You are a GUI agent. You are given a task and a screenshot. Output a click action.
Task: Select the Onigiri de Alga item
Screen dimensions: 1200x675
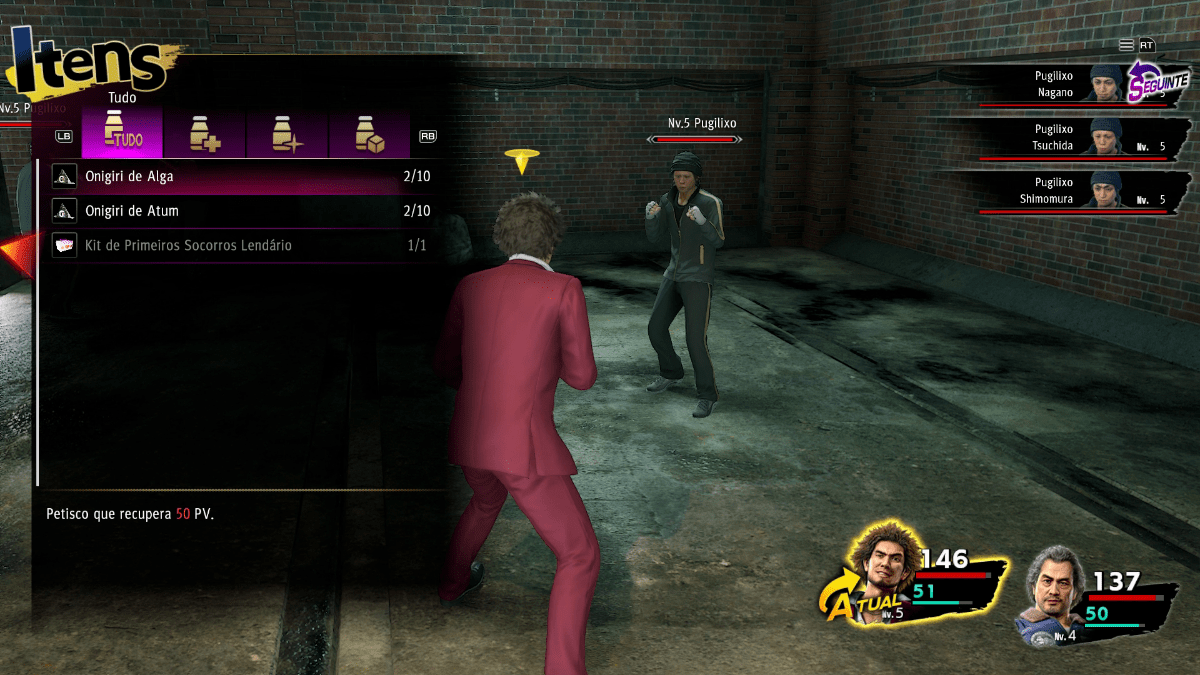pyautogui.click(x=240, y=177)
